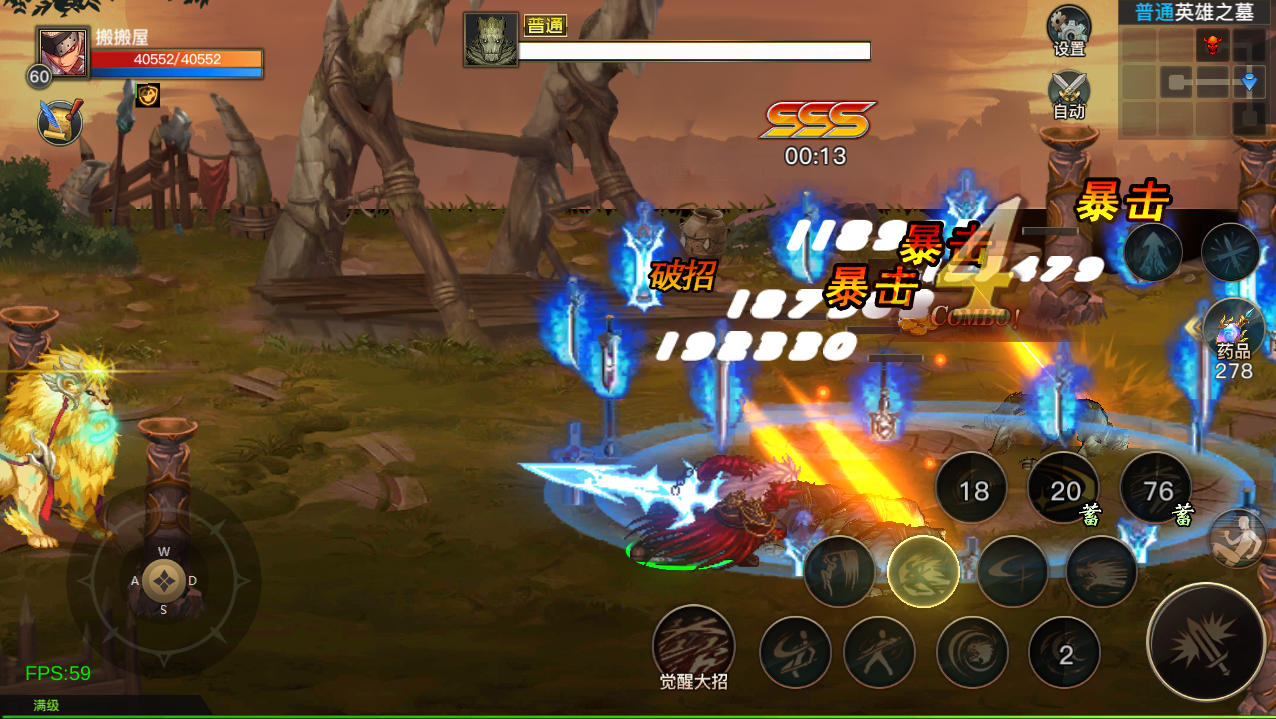
Task: Tap the skill with cooldown number 2
Action: click(x=1065, y=654)
